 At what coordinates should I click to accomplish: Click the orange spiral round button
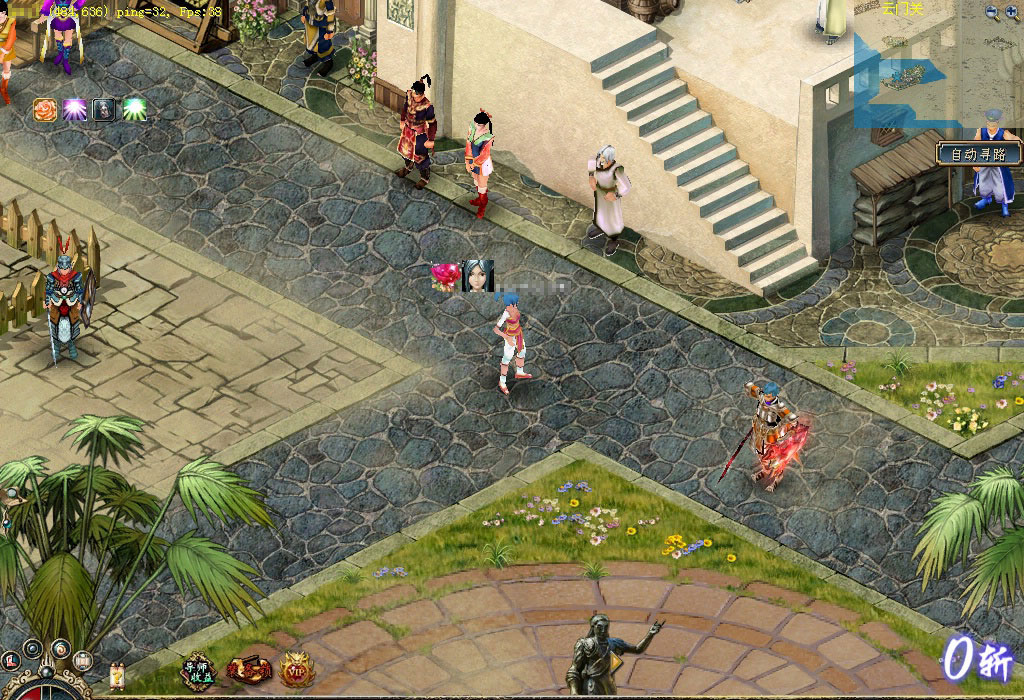(60, 648)
